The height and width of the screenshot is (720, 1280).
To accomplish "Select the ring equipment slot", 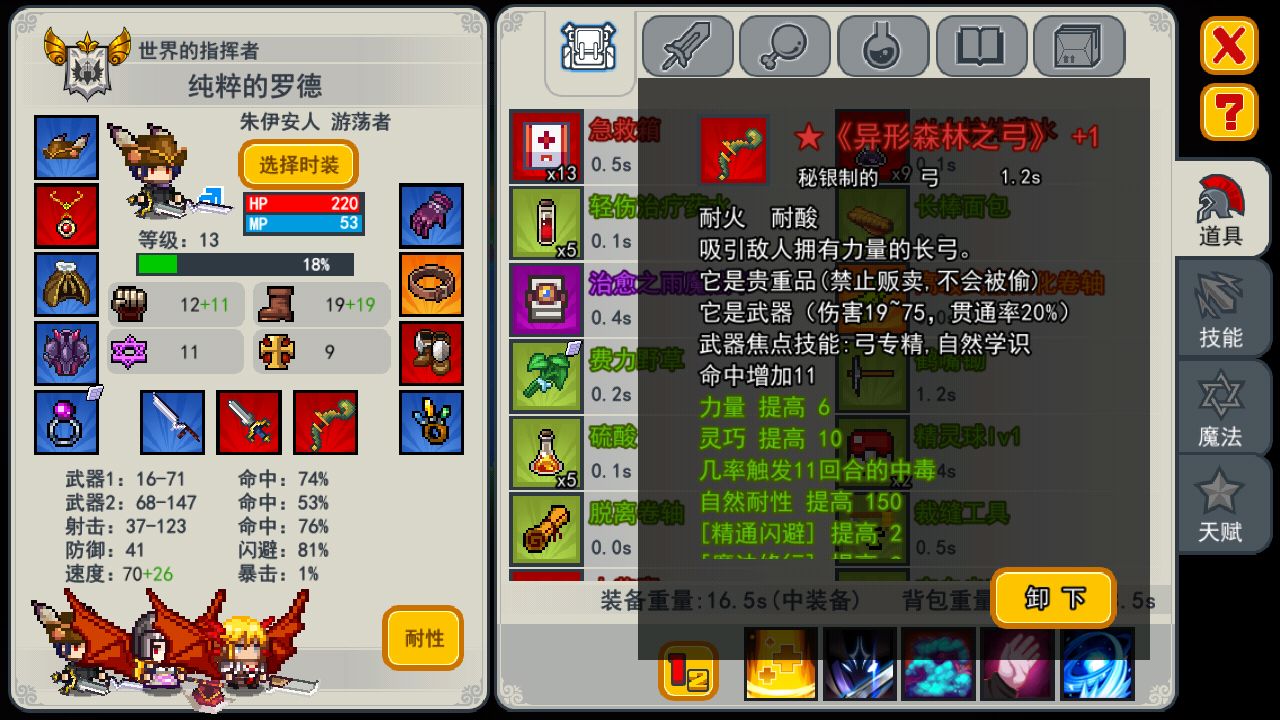I will [x=66, y=421].
